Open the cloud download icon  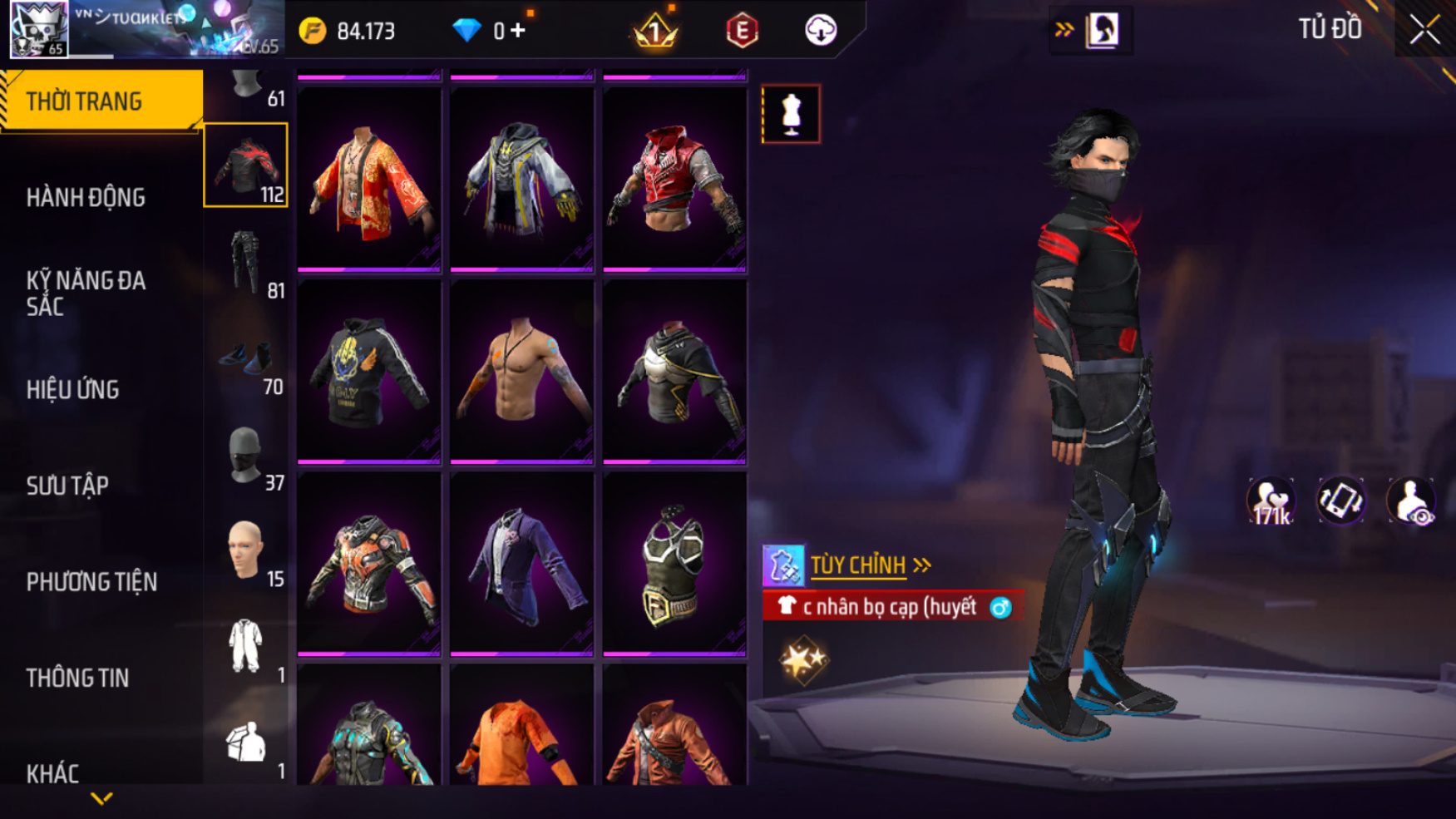(x=821, y=31)
